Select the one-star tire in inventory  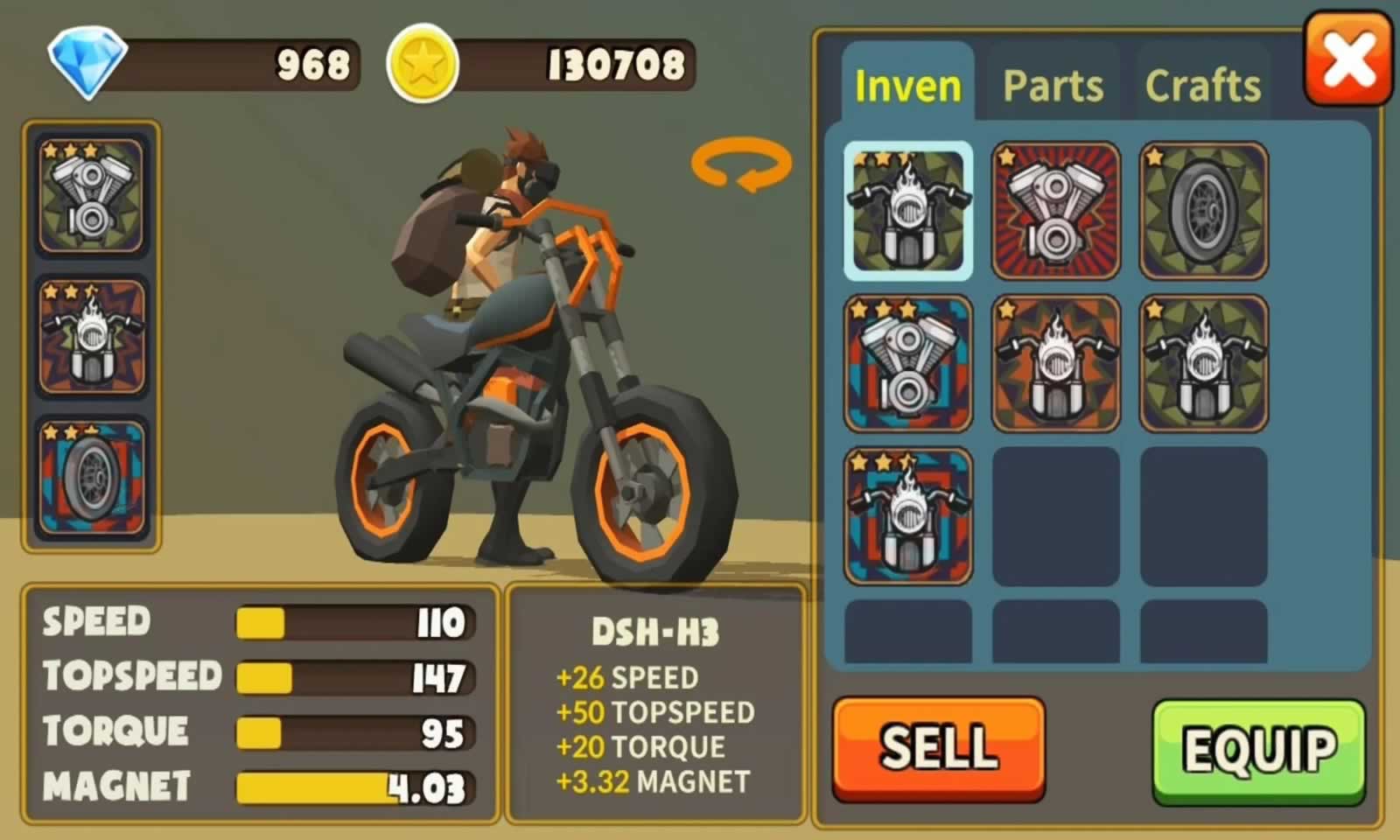coord(1204,211)
